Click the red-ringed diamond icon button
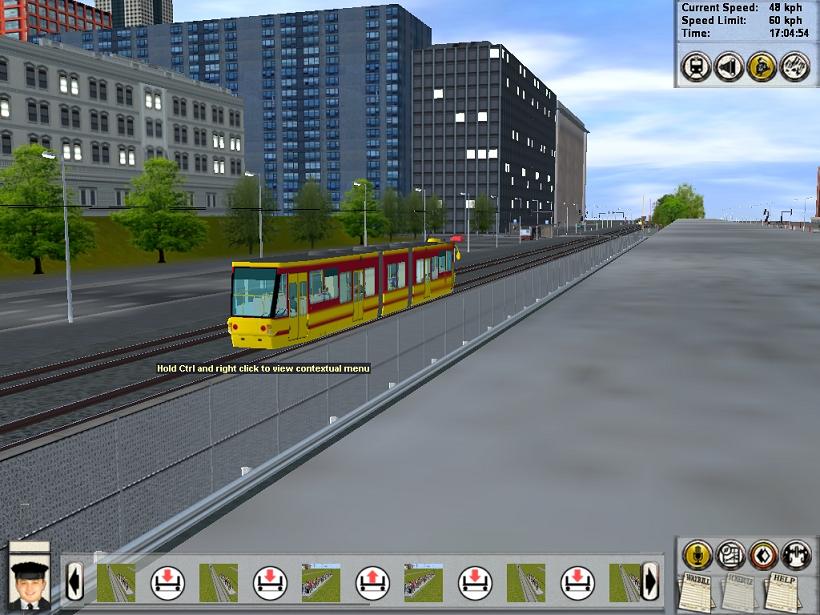 [763, 554]
